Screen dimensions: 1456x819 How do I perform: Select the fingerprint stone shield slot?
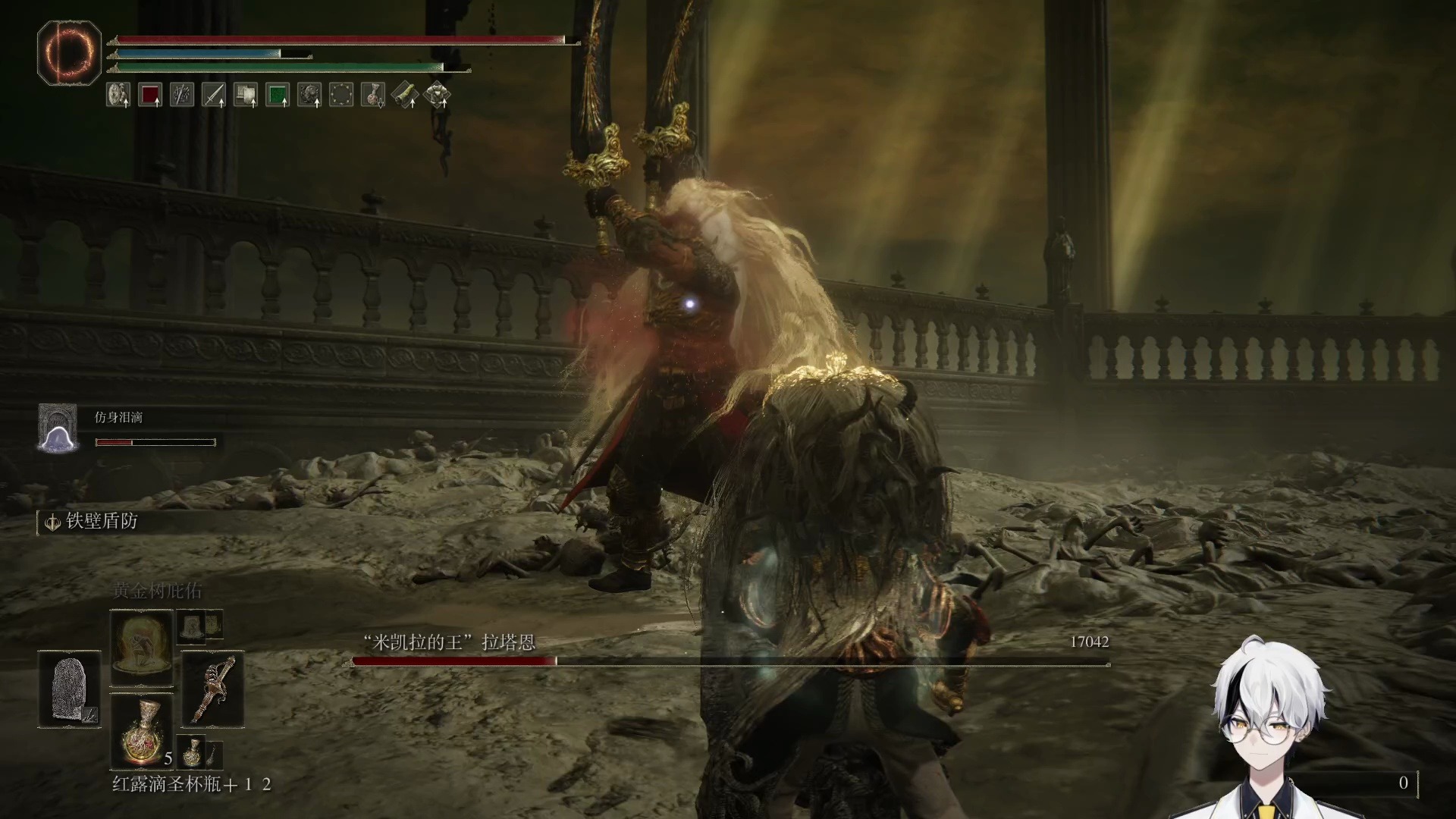pyautogui.click(x=69, y=689)
